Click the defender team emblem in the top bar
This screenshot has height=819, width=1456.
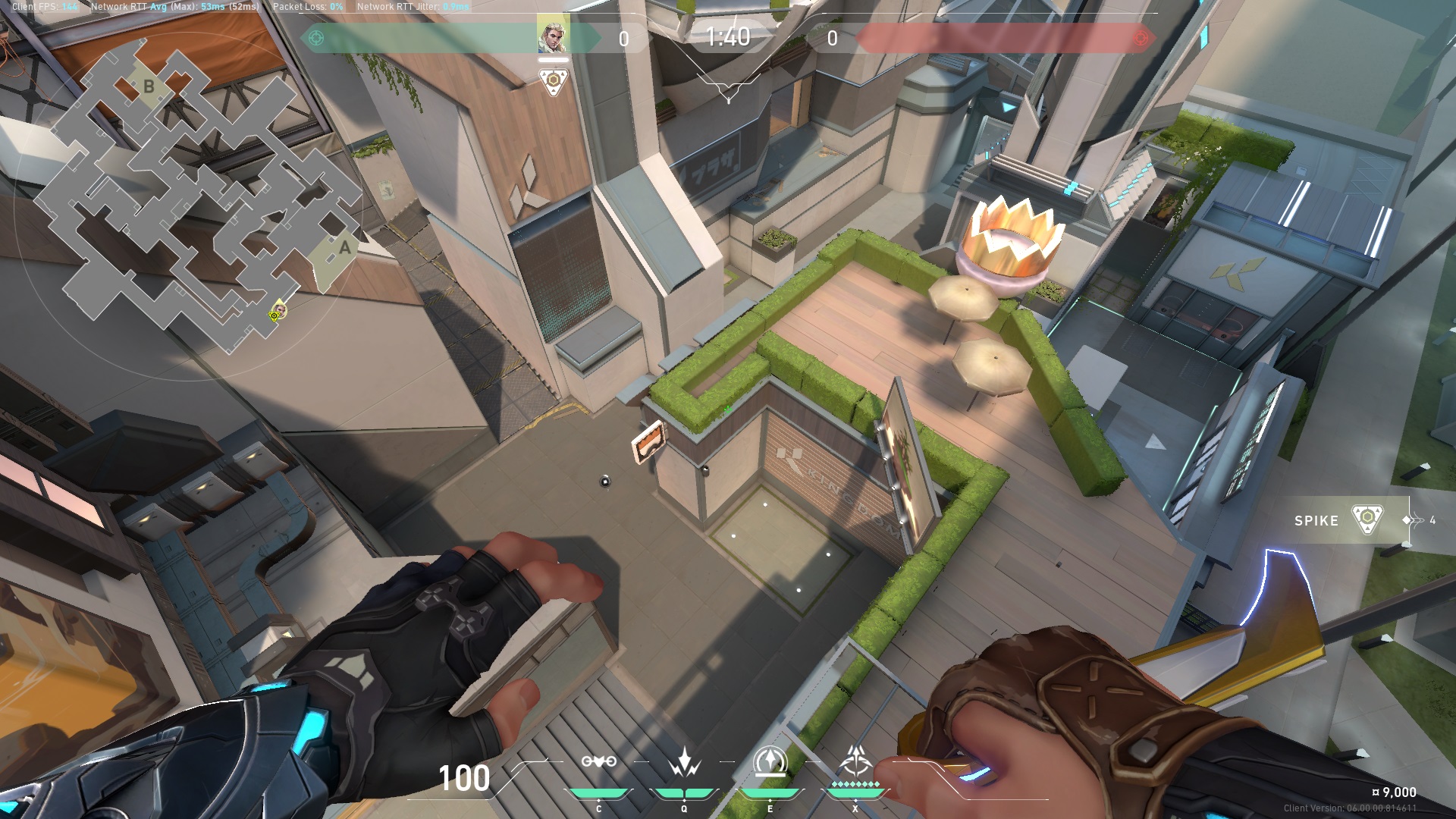1140,38
